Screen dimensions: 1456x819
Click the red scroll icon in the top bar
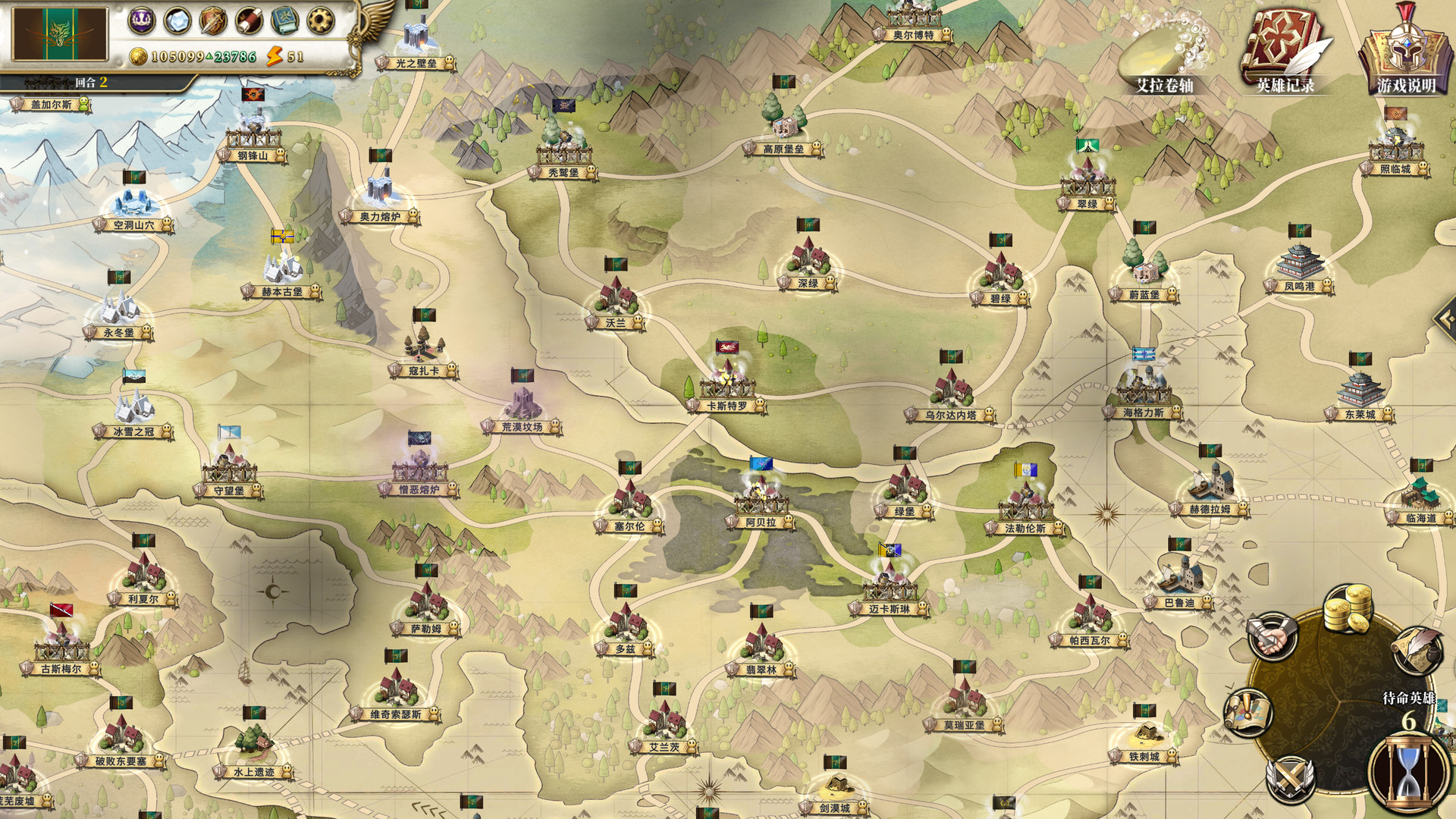pyautogui.click(x=249, y=21)
